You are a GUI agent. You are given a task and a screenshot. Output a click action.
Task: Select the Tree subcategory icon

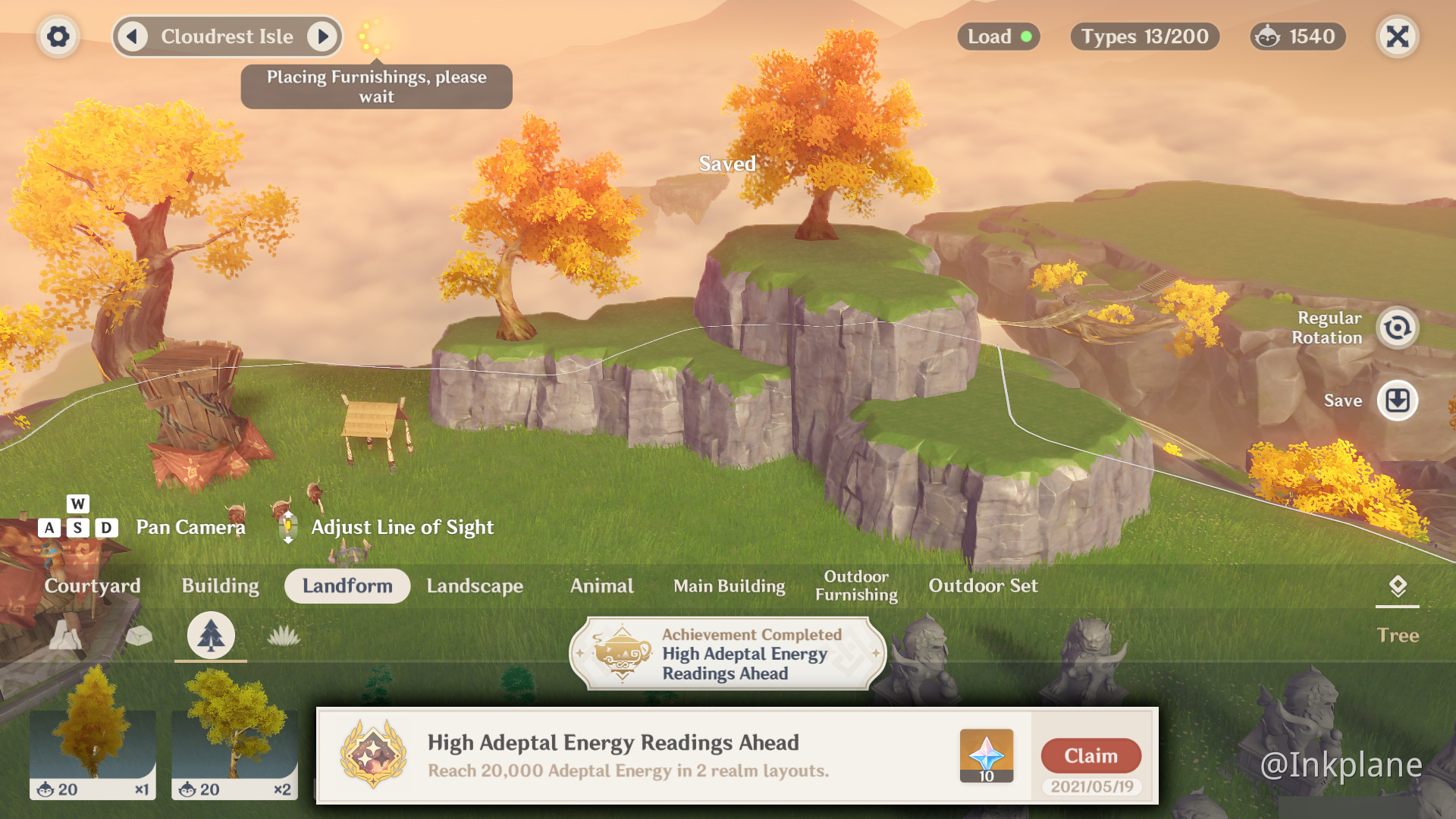[x=211, y=635]
